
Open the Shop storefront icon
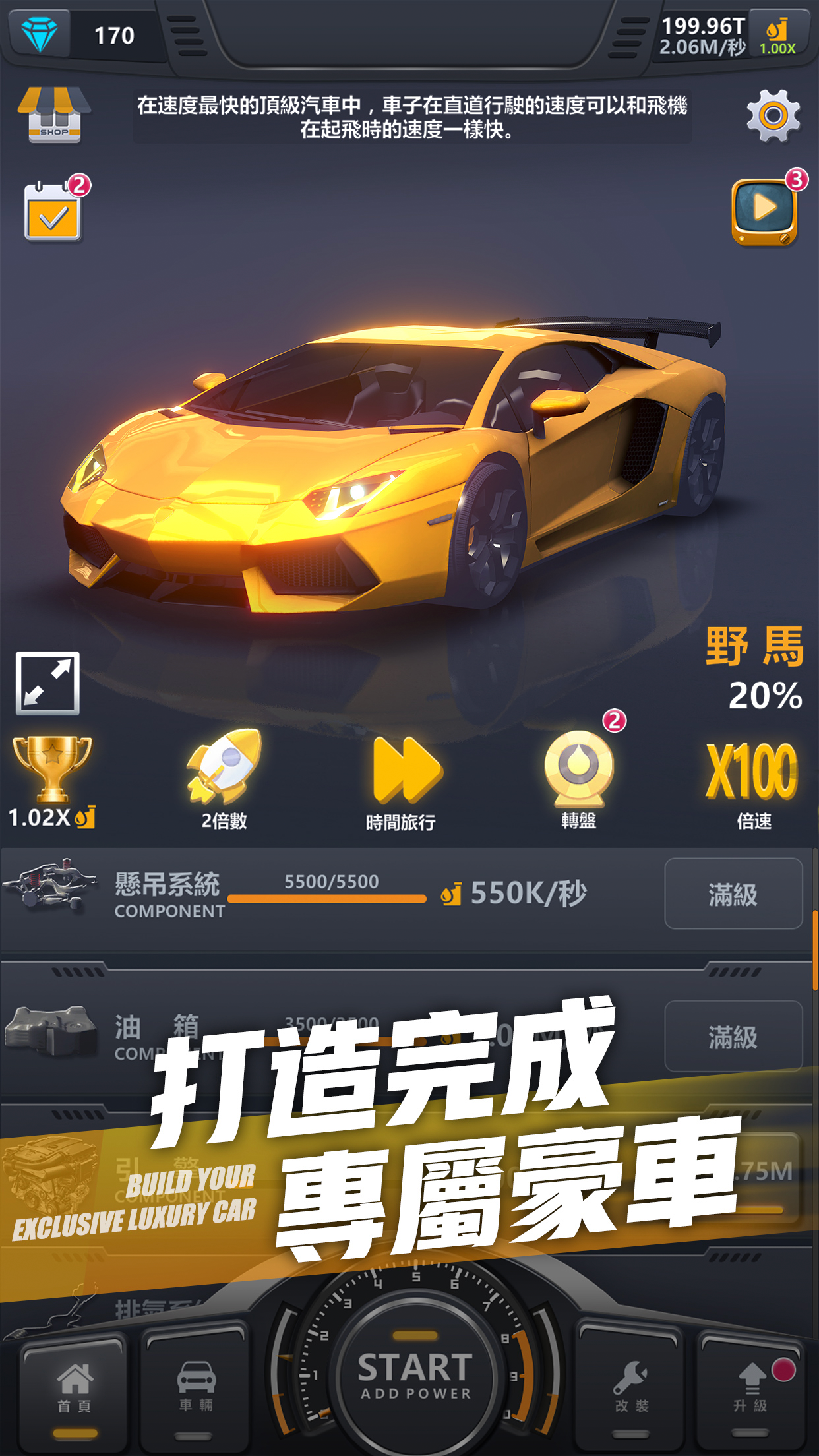point(54,115)
